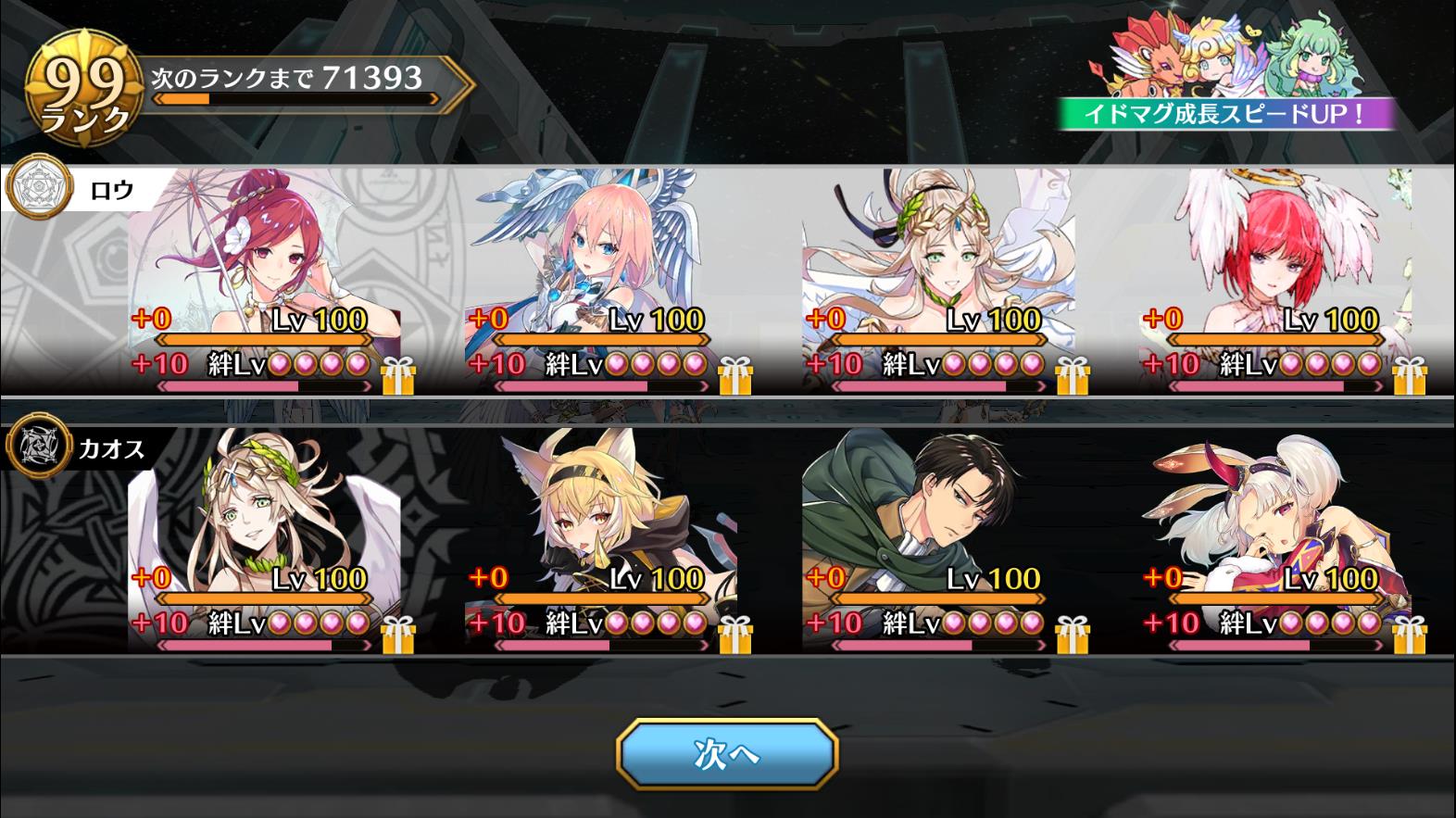Tap the 次へ next button

click(727, 754)
